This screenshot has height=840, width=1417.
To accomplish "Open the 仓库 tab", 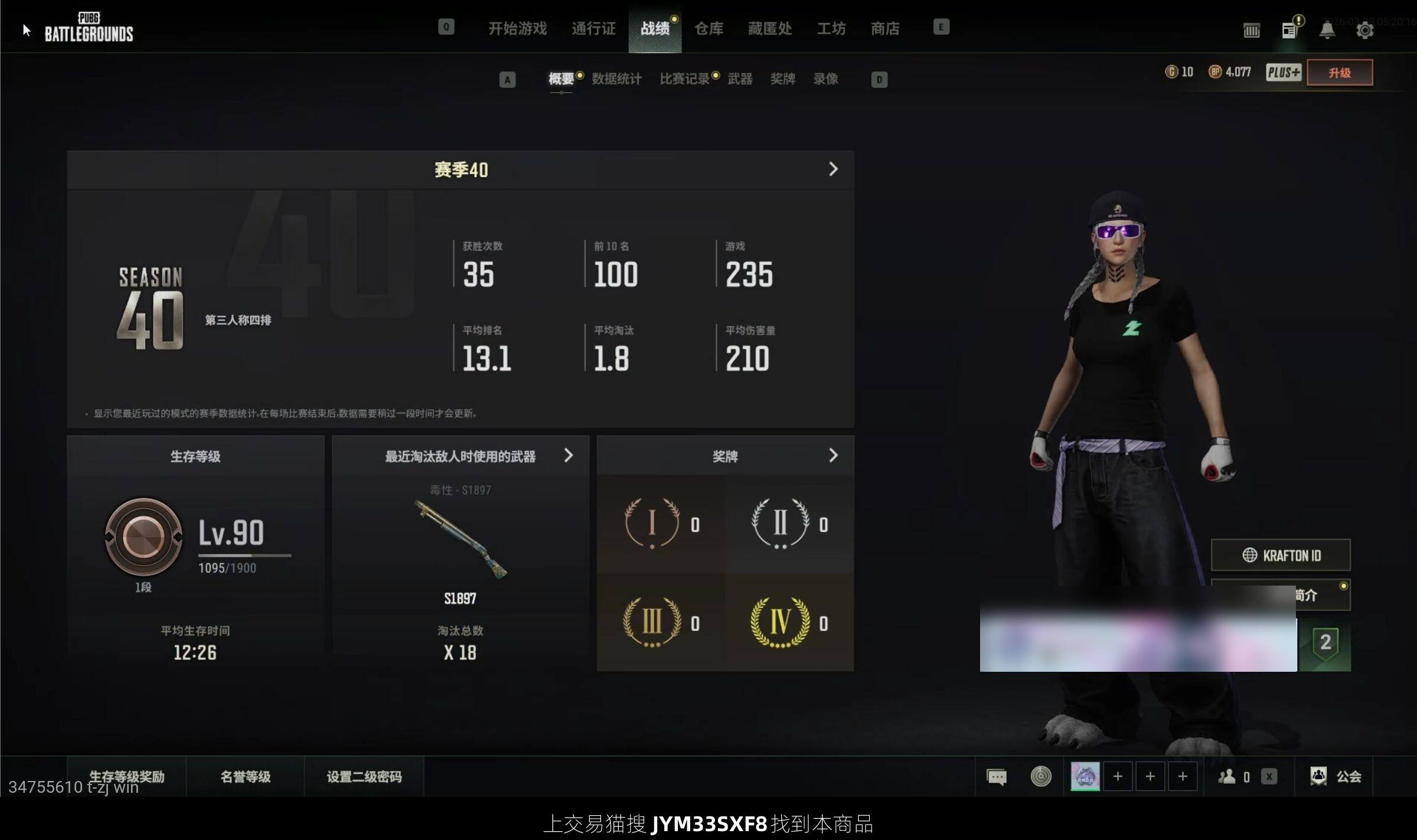I will tap(708, 28).
